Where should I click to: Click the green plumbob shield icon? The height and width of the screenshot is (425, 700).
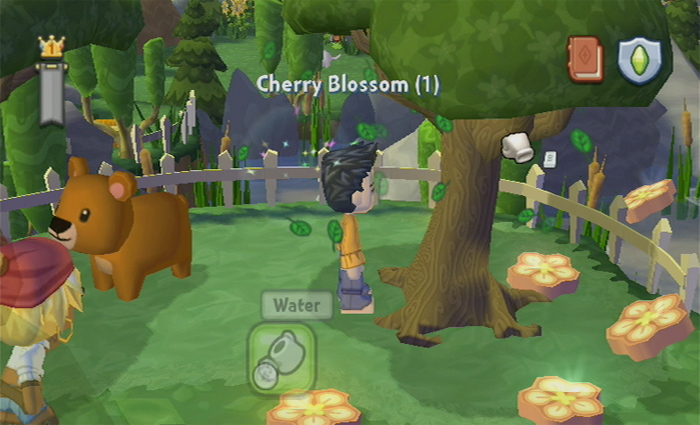(637, 60)
